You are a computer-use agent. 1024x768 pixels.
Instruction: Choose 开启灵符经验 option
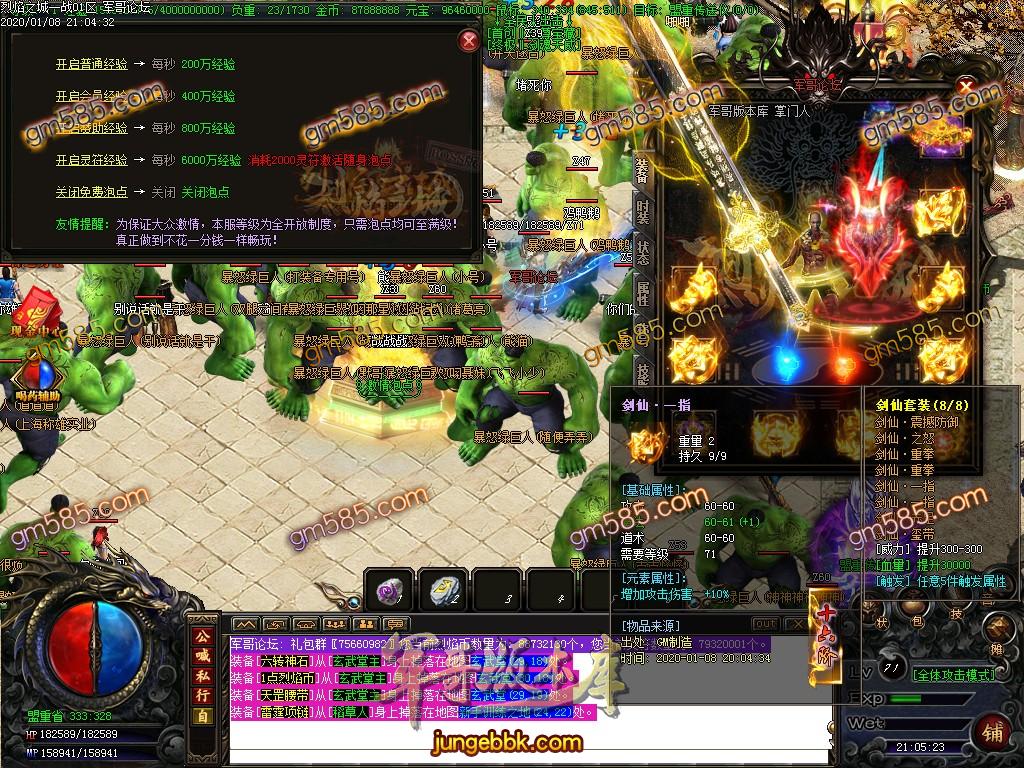91,160
